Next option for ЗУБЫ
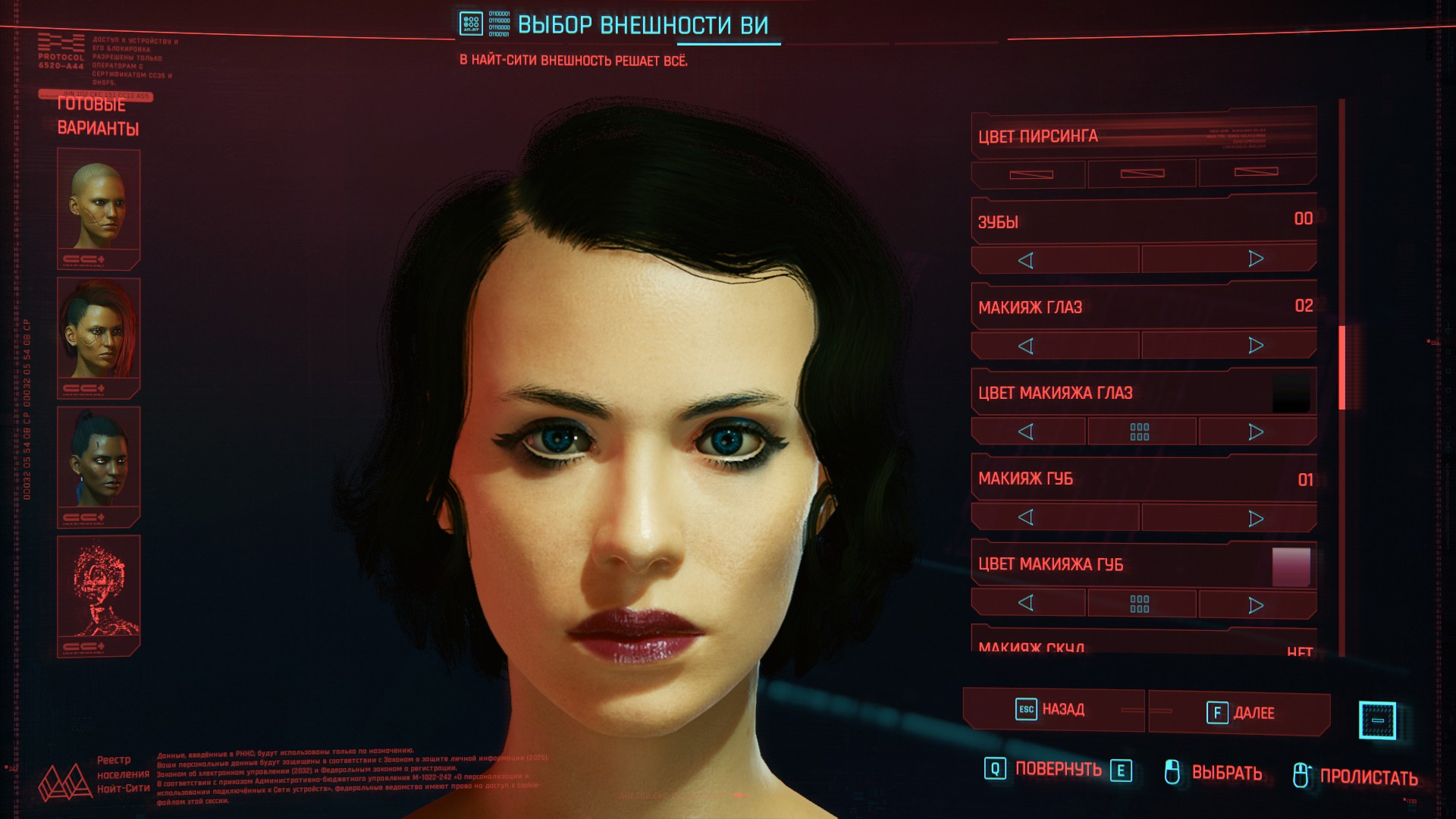This screenshot has width=1456, height=819. [1256, 259]
